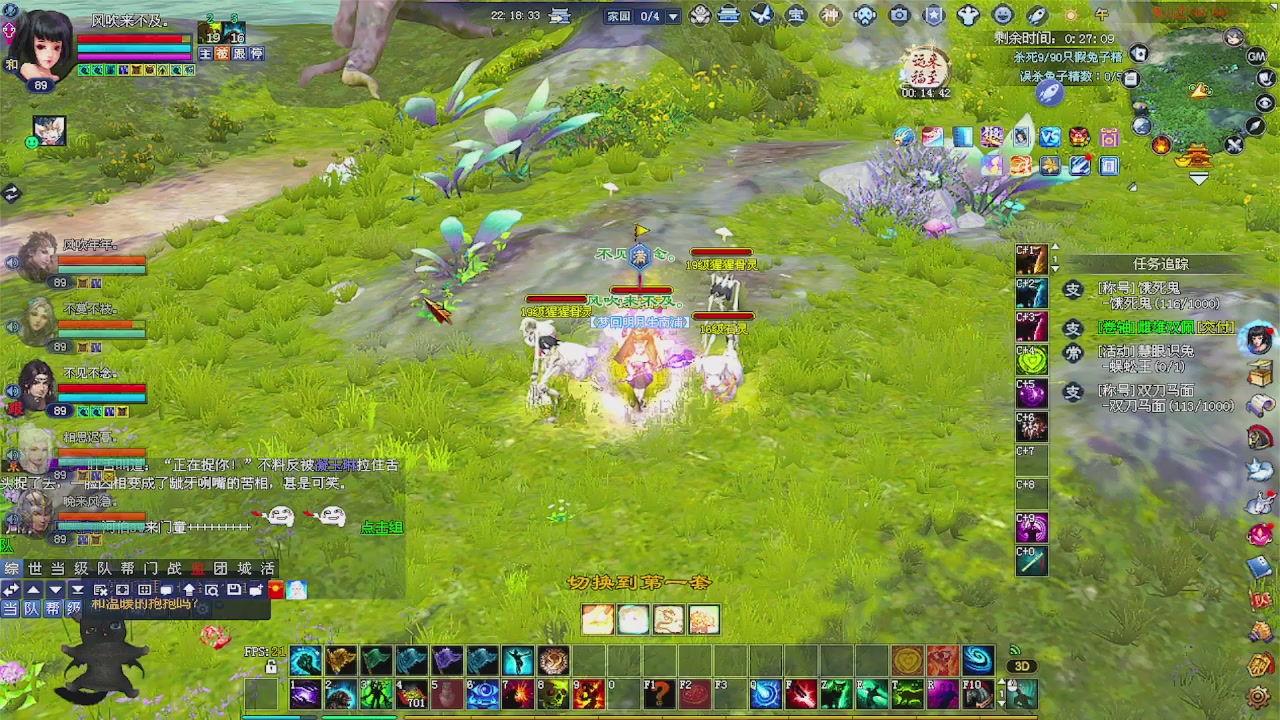The width and height of the screenshot is (1280, 720).
Task: Select the red 监 chat tab
Action: pos(199,568)
